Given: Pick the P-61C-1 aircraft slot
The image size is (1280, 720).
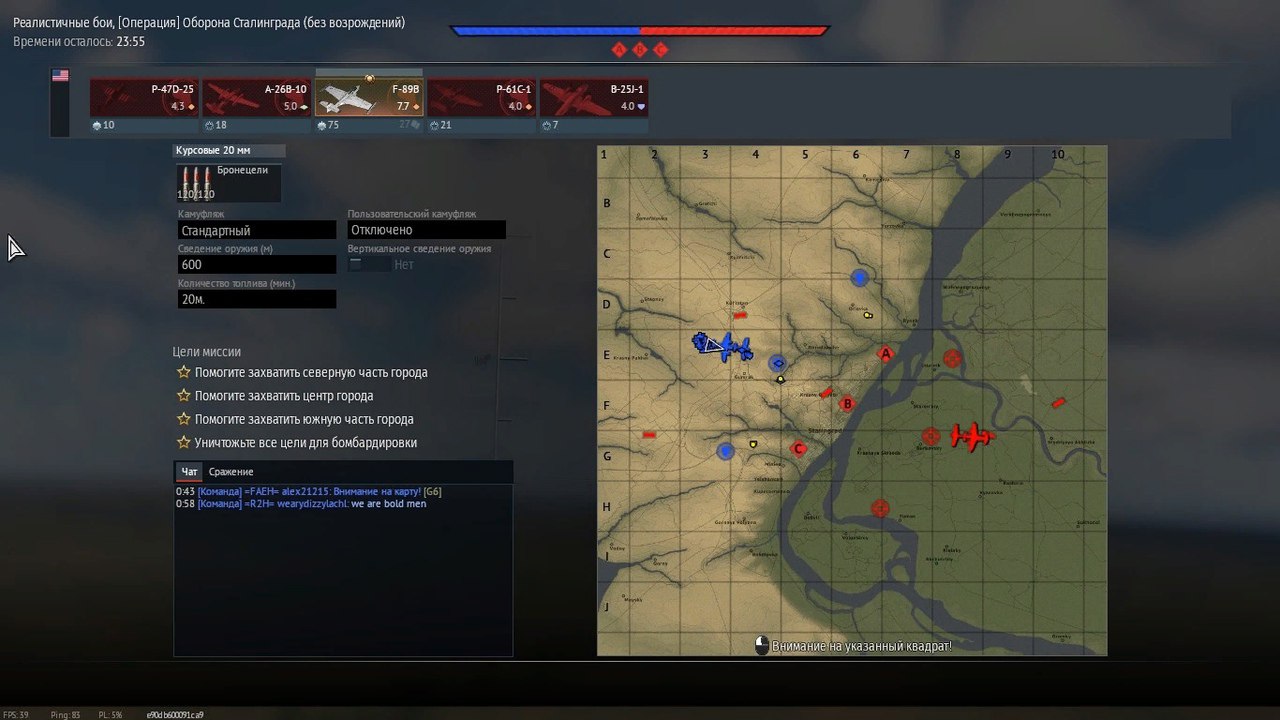Looking at the screenshot, I should pyautogui.click(x=482, y=98).
